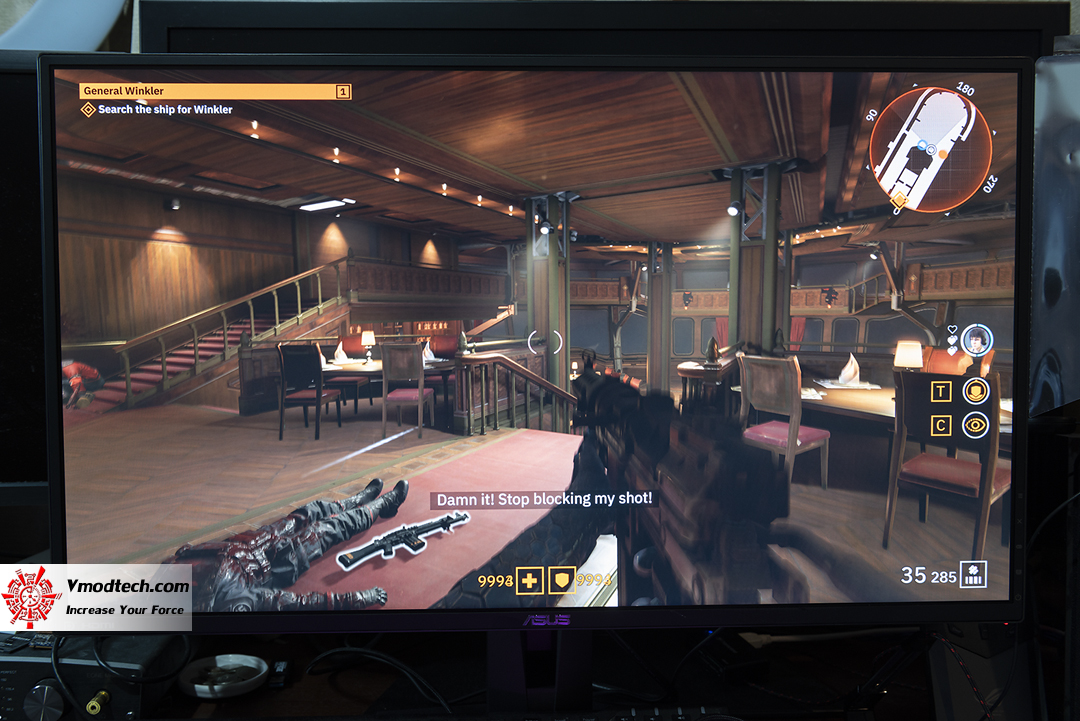Select the Search the ship for Winkler objective
The height and width of the screenshot is (721, 1080).
165,110
